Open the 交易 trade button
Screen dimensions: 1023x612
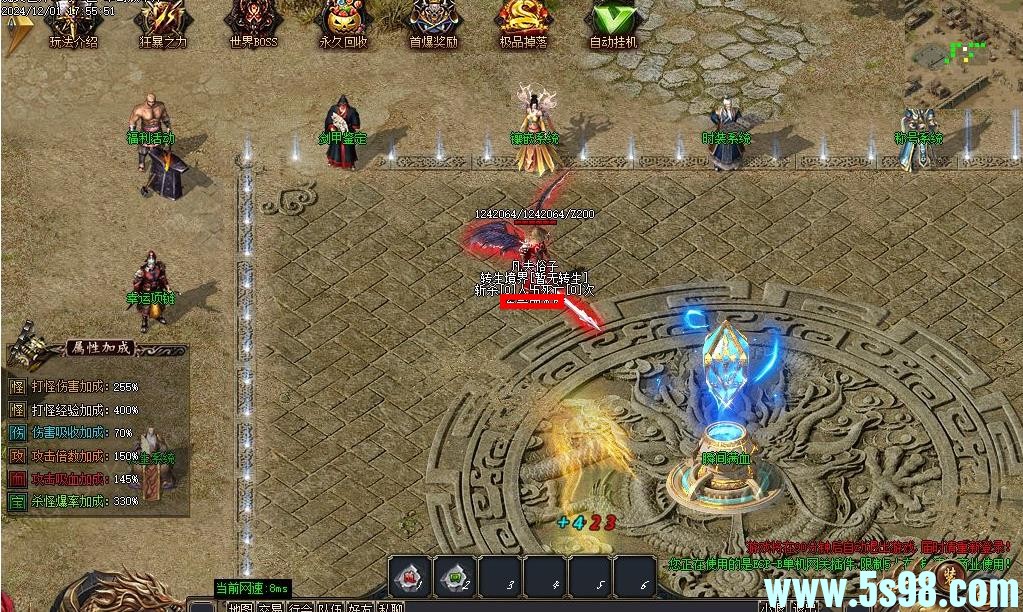point(270,606)
